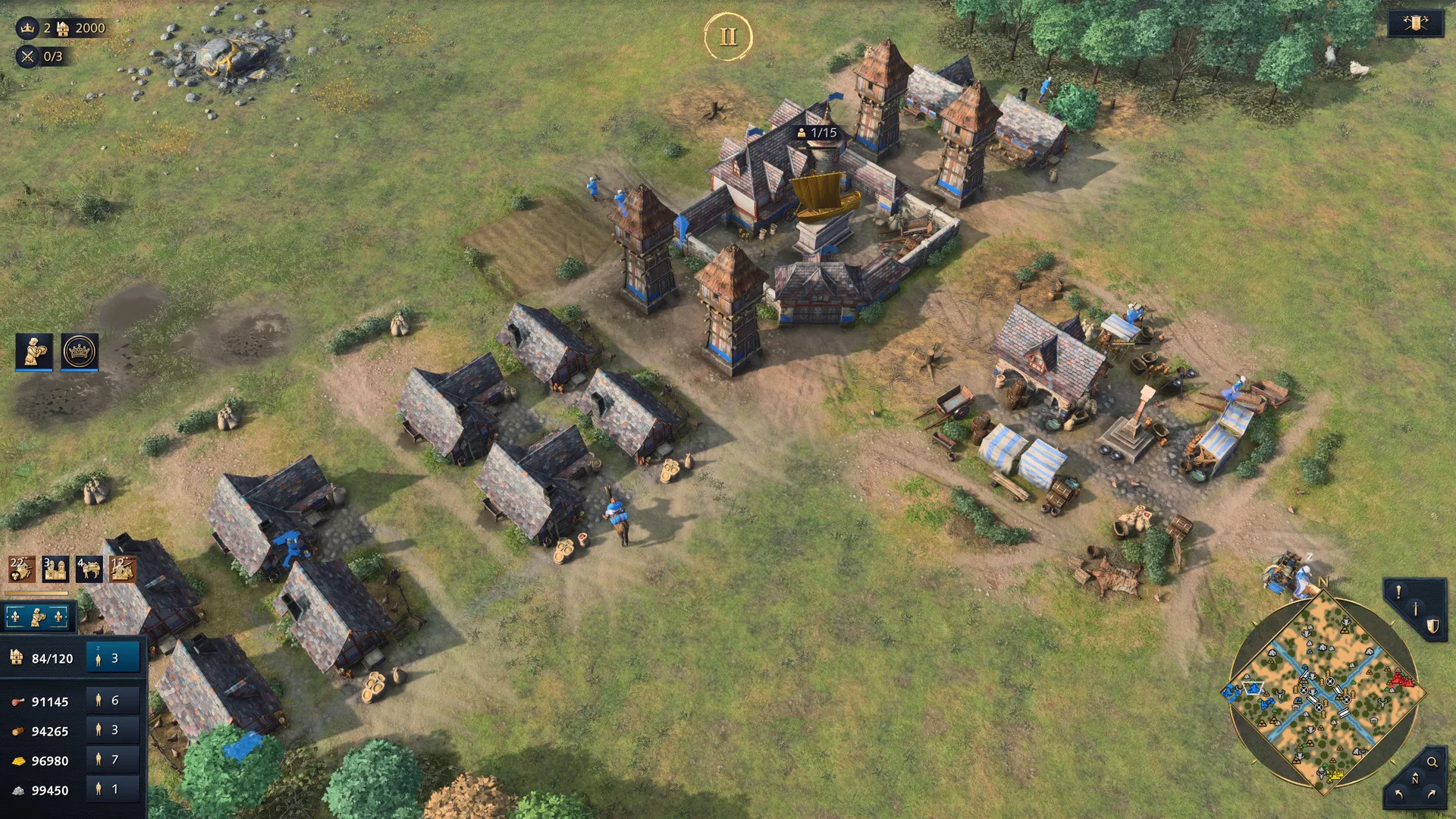Viewport: 1456px width, 819px height.
Task: Select the group of 4 pack-horse traders
Action: tap(89, 569)
